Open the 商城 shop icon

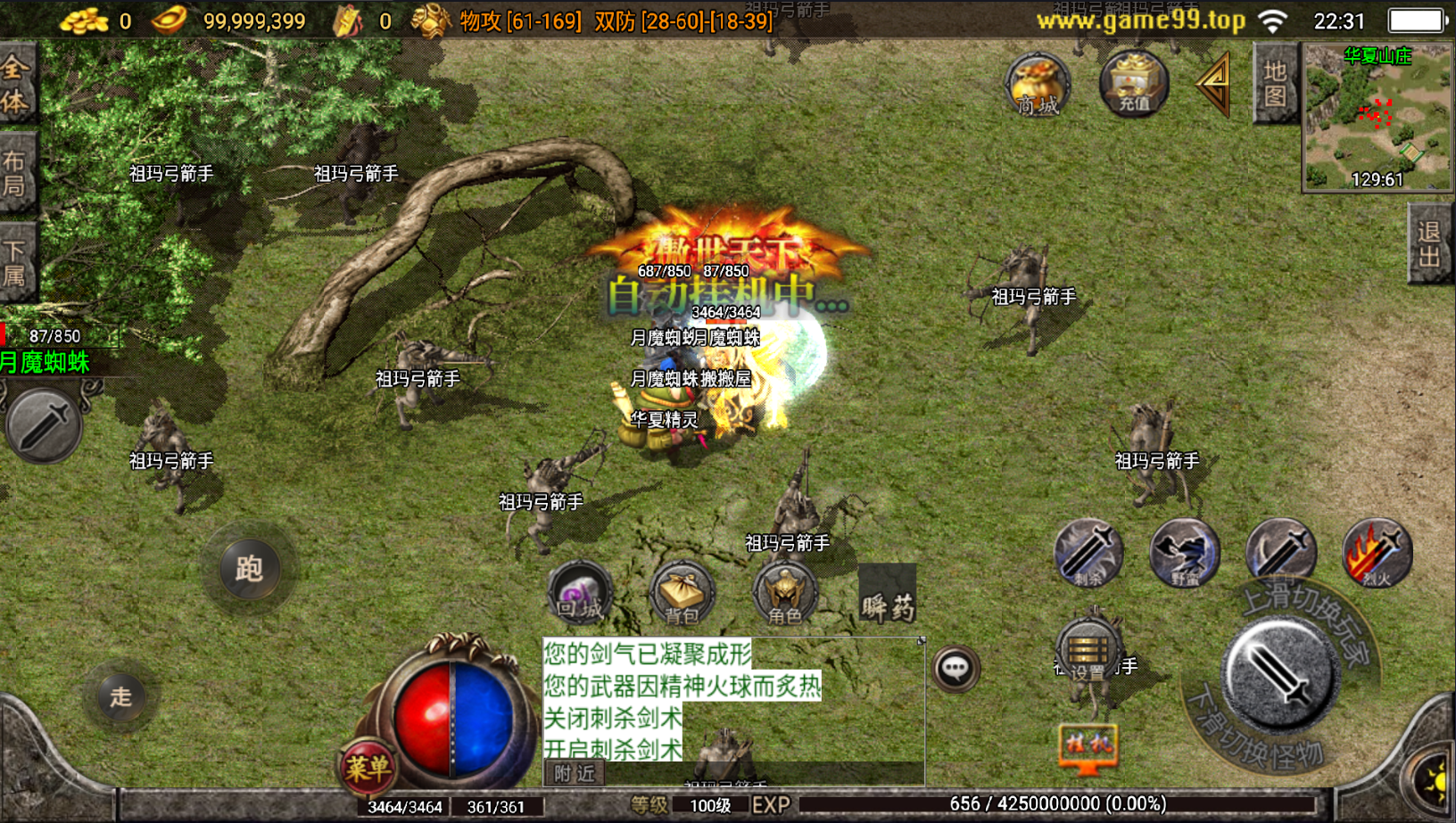click(x=1036, y=85)
